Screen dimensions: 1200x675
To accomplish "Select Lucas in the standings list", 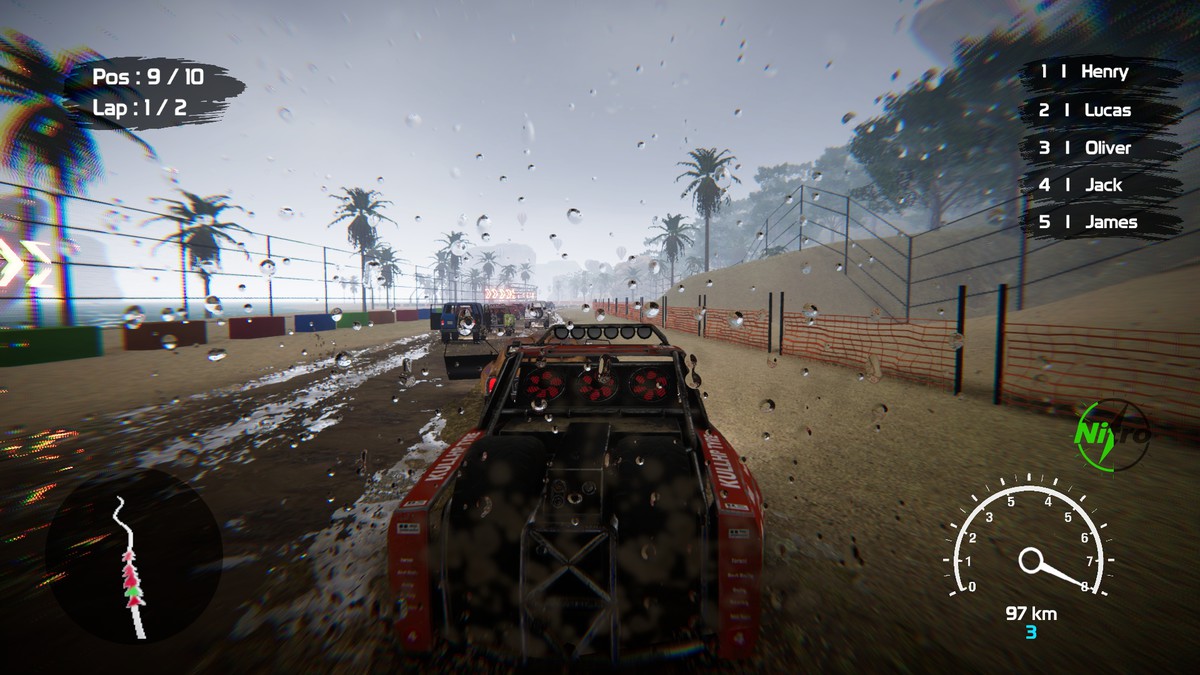I will click(1096, 110).
